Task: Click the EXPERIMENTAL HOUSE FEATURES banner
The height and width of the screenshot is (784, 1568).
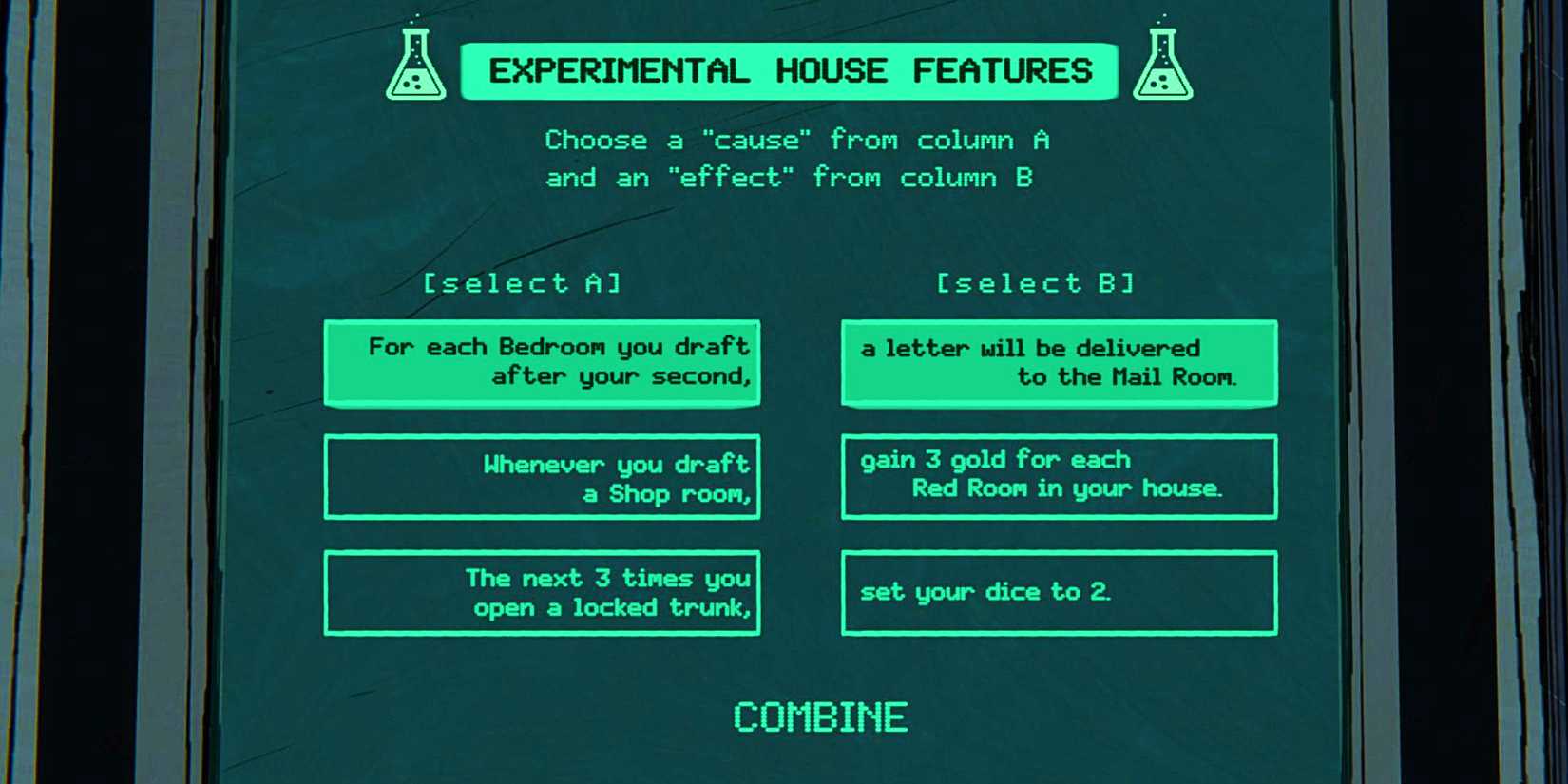Action: pyautogui.click(x=789, y=70)
